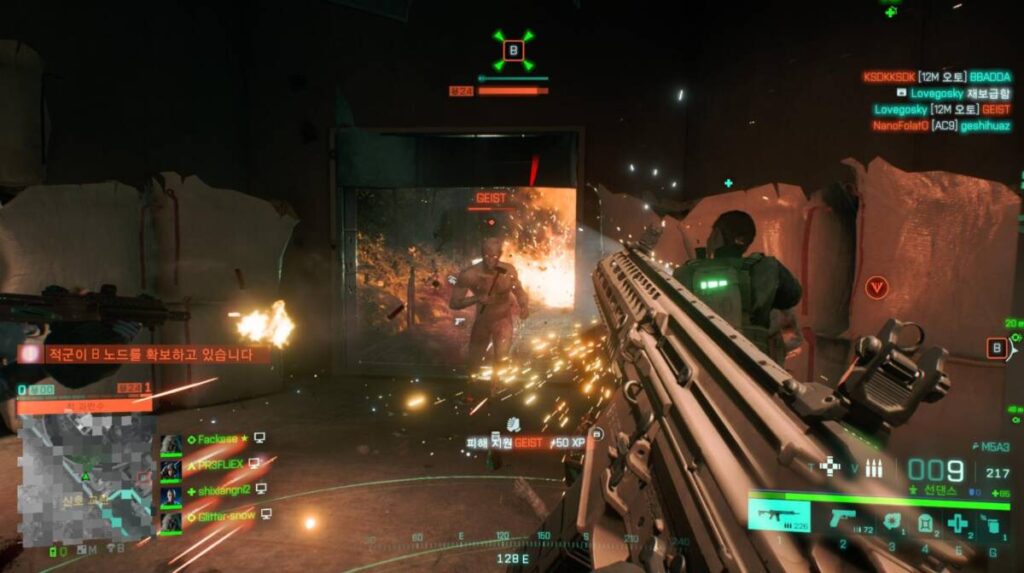1024x573 pixels.
Task: Click squad member shixiangni2's row
Action: point(220,489)
